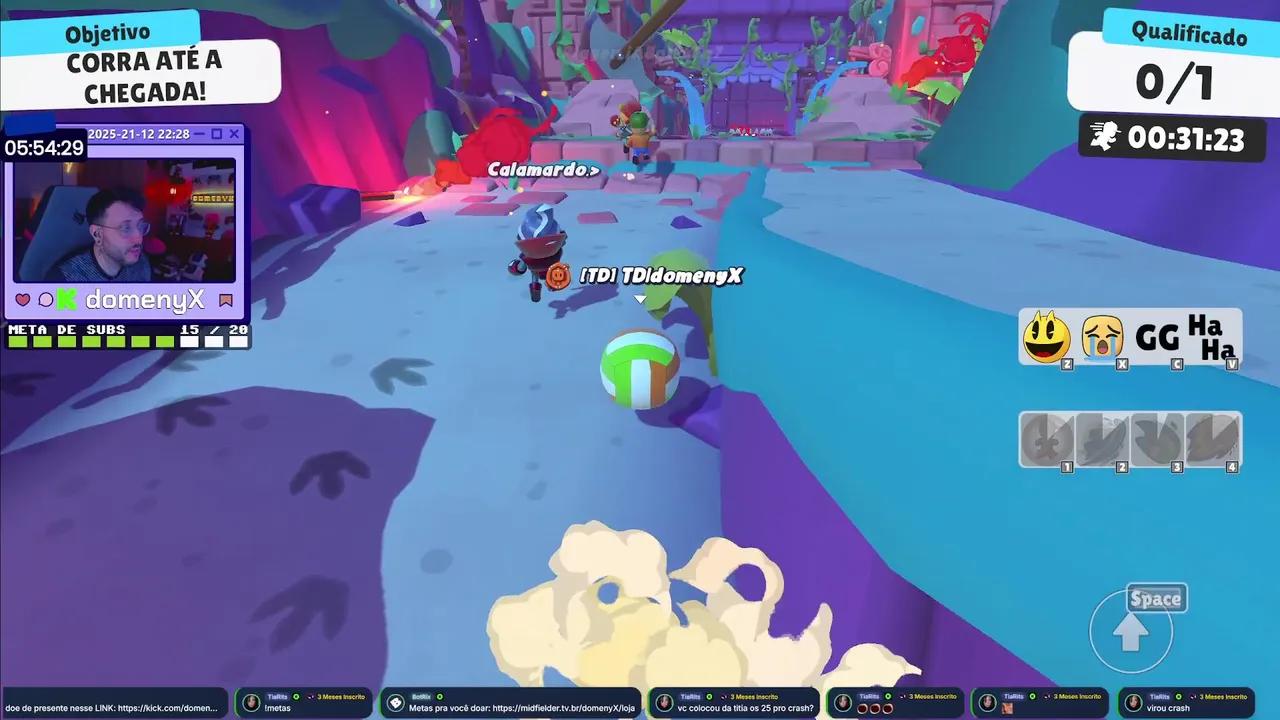Select the first grayed emote slot
Image resolution: width=1280 pixels, height=720 pixels.
(1046, 440)
